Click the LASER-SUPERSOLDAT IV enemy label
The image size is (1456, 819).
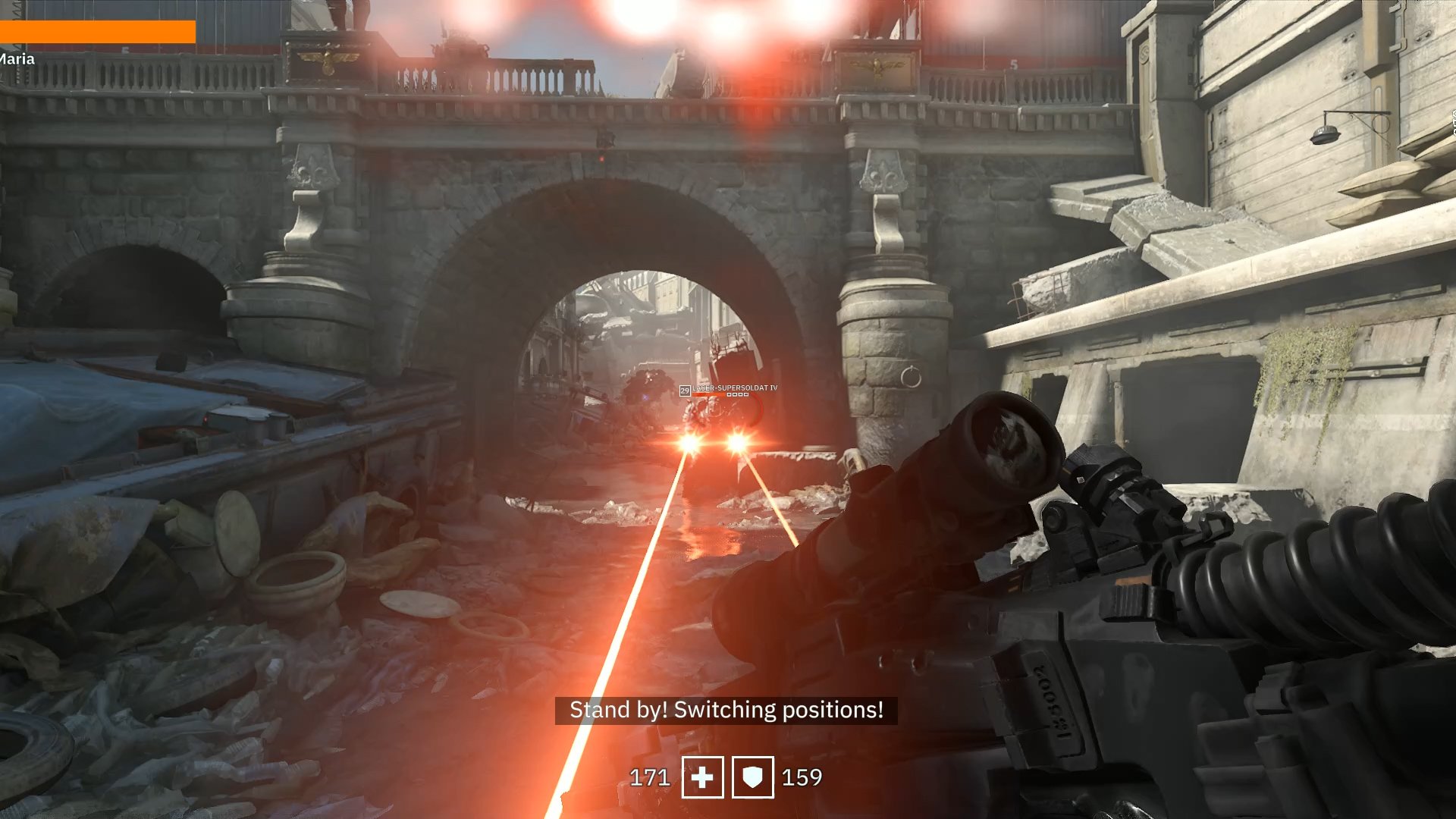pyautogui.click(x=735, y=388)
